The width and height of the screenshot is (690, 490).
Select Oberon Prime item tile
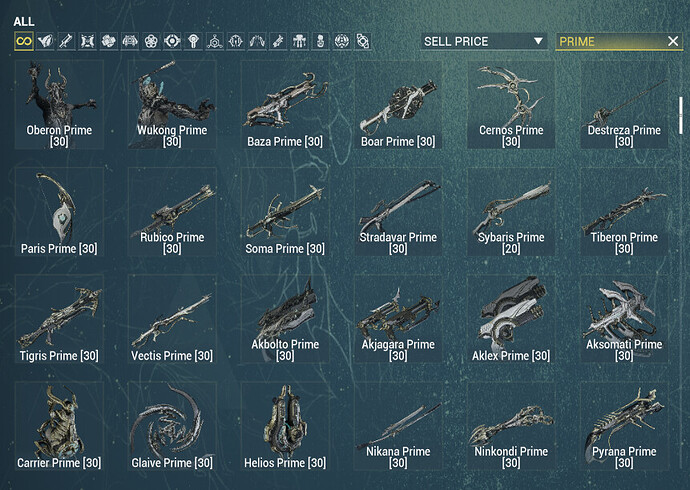point(59,105)
